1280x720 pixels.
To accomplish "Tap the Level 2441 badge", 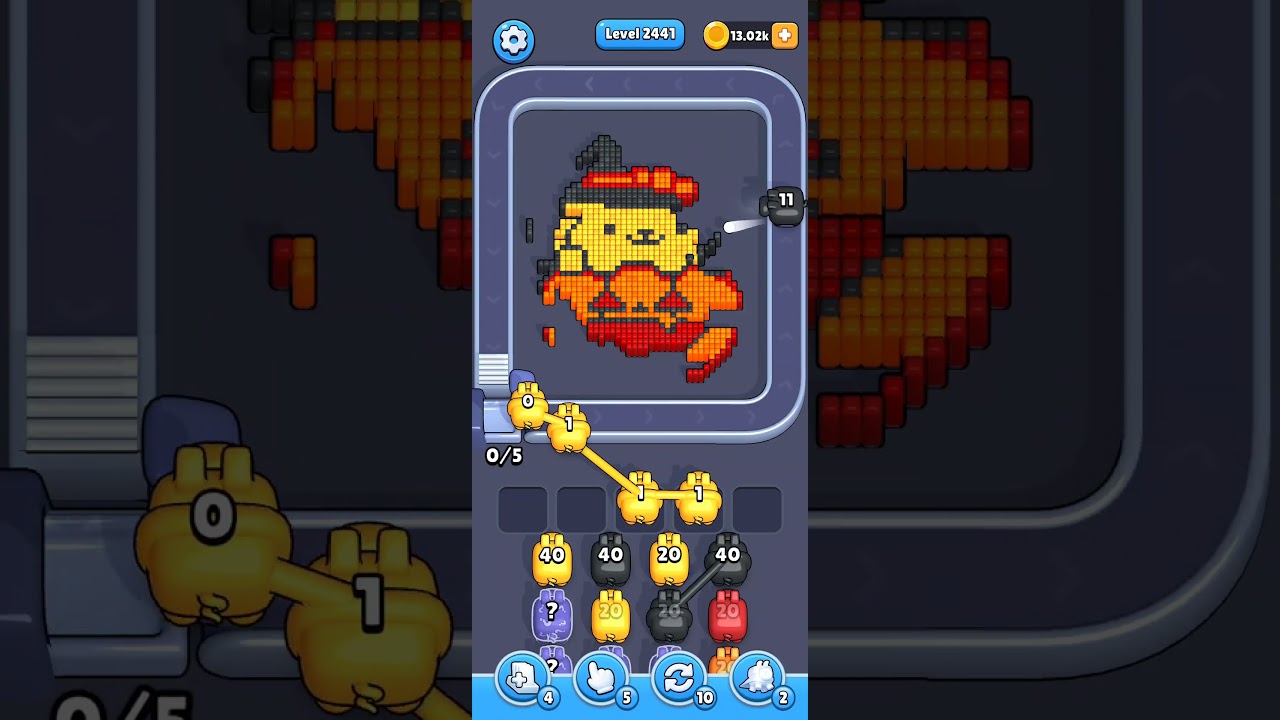I will (x=640, y=34).
